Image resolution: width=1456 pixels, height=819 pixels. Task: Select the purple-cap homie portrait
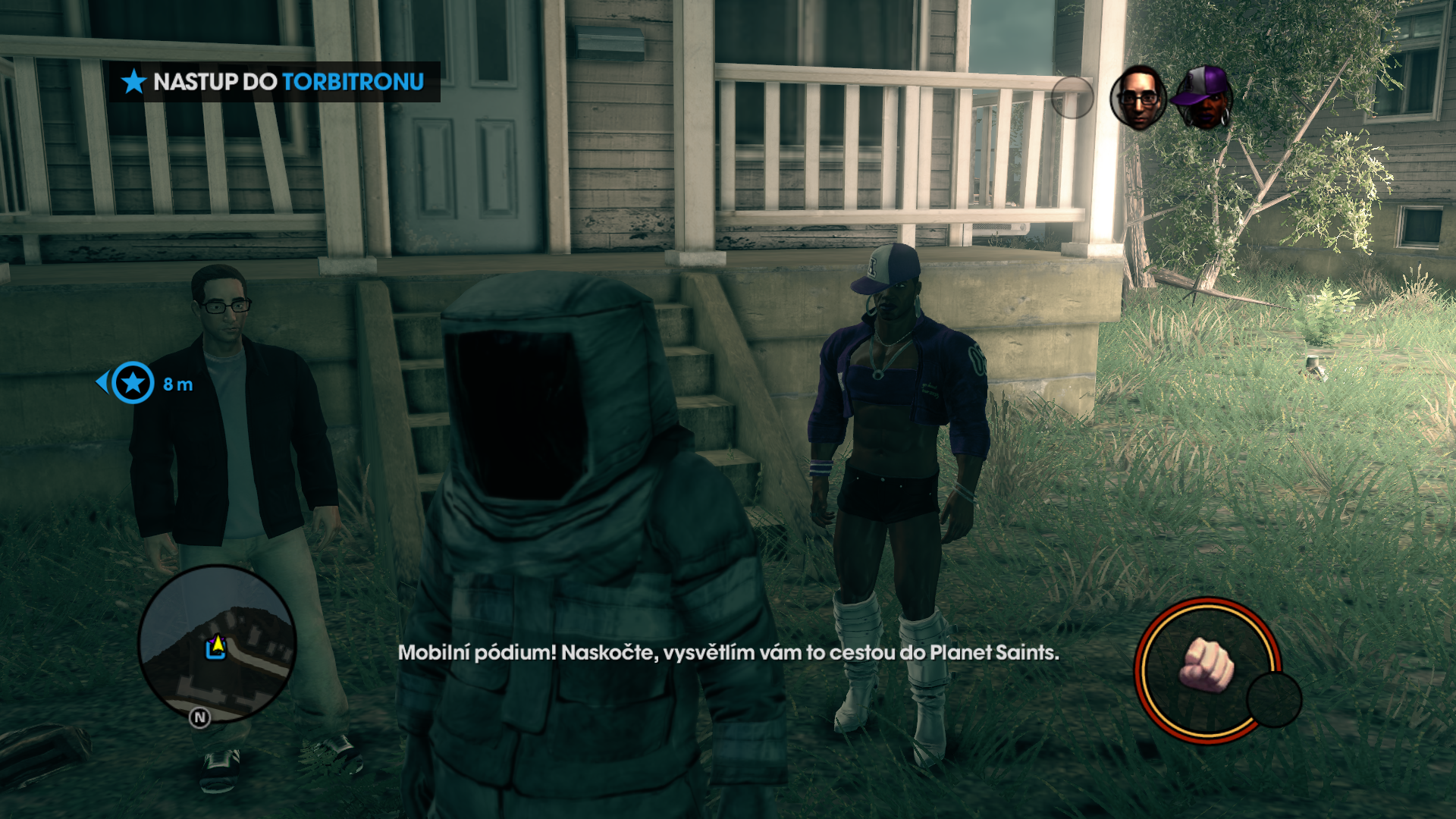click(x=1204, y=98)
